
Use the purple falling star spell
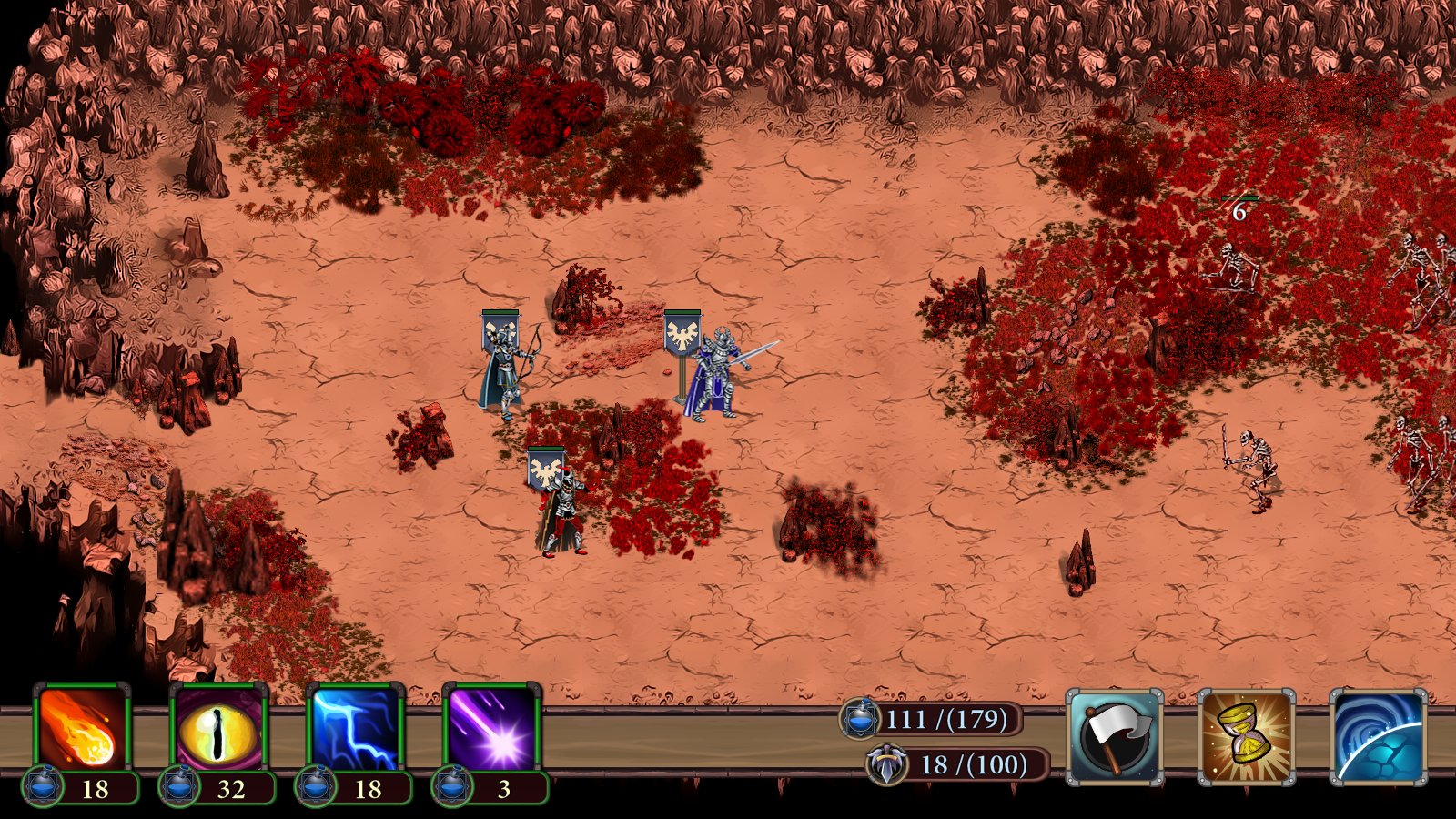491,728
